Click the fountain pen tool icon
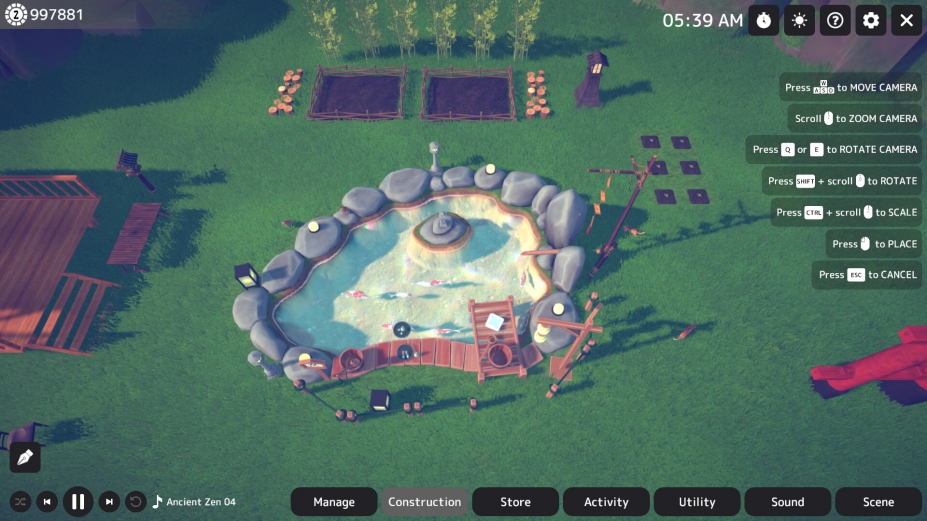The width and height of the screenshot is (927, 521). 25,457
